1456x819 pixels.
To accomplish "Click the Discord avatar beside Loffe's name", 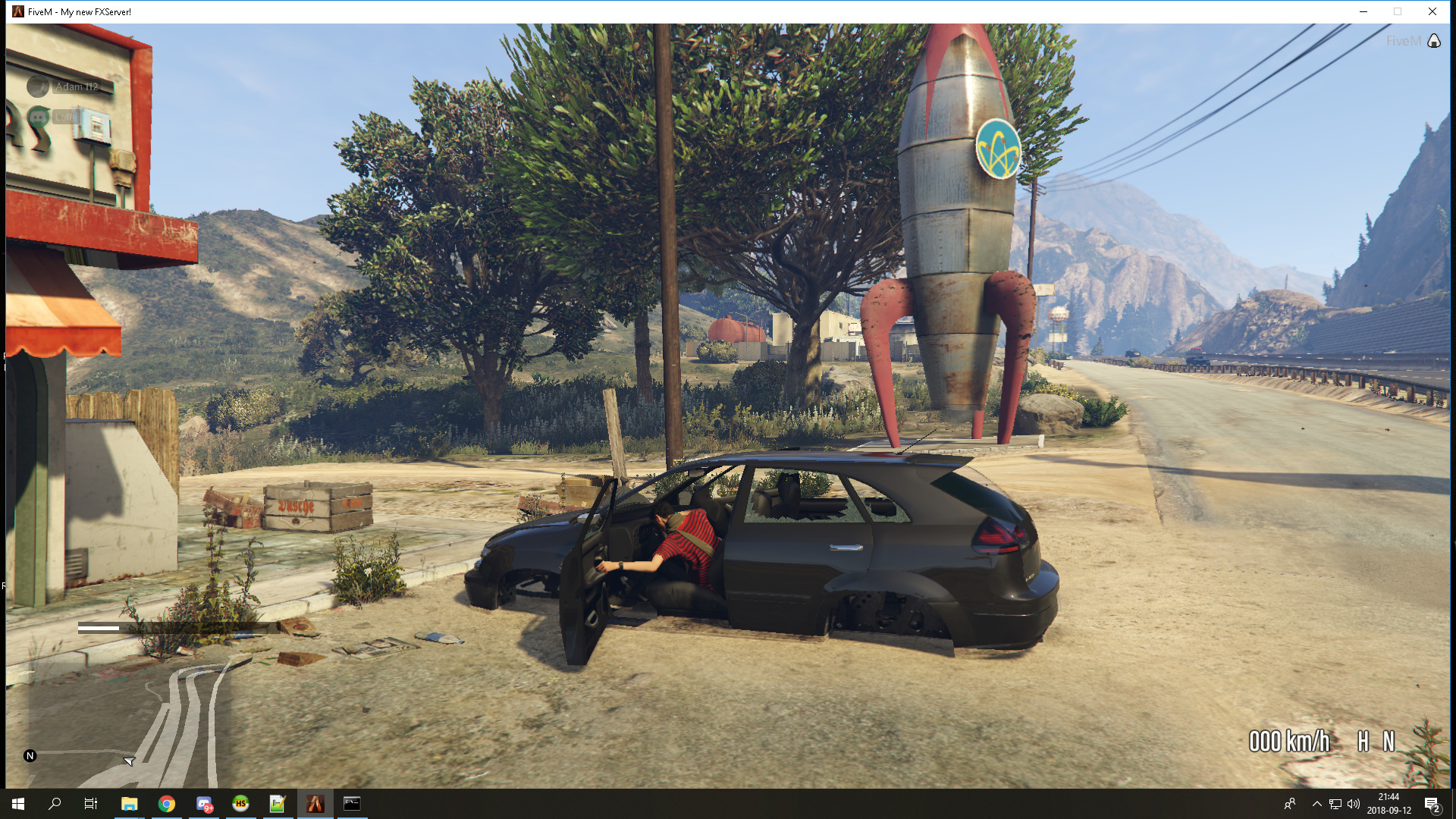I will point(37,118).
